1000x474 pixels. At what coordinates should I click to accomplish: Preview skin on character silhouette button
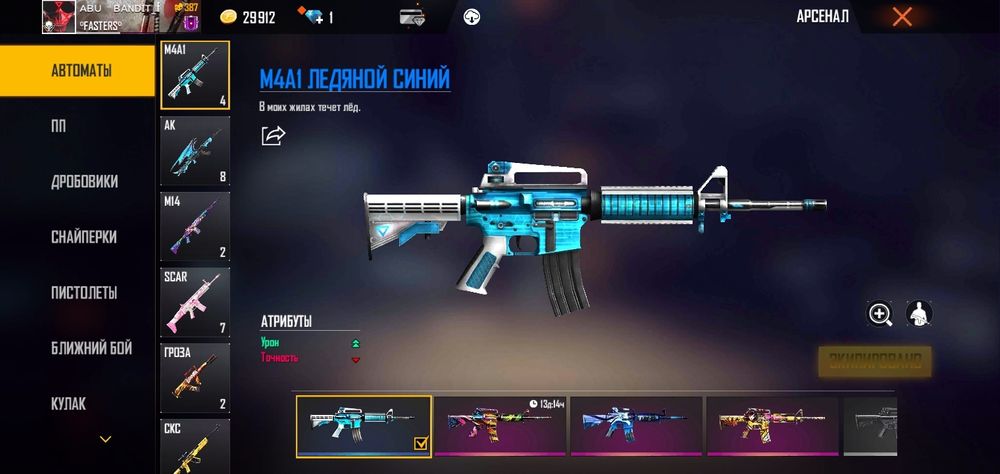(919, 314)
